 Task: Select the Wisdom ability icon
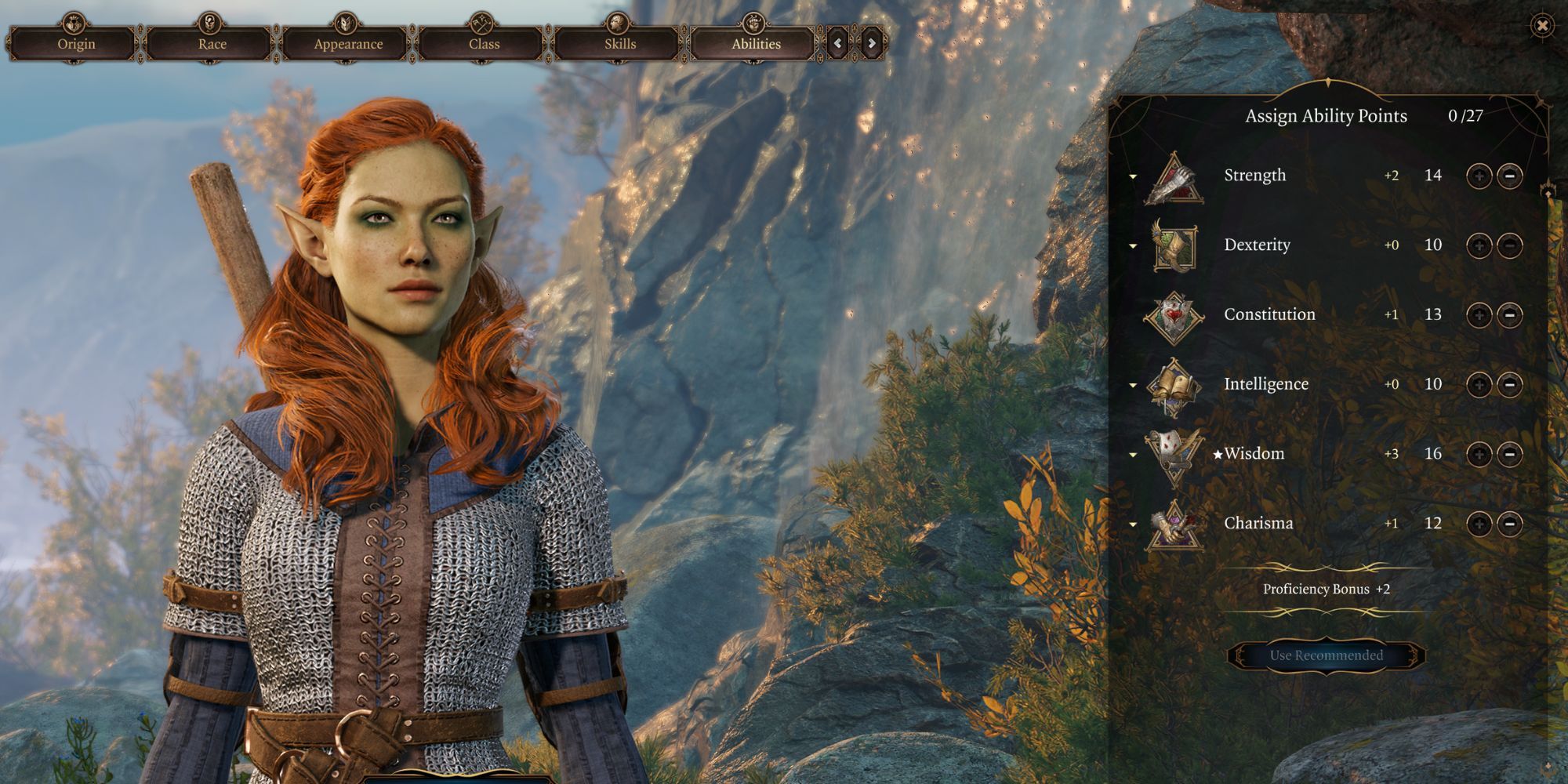point(1172,453)
